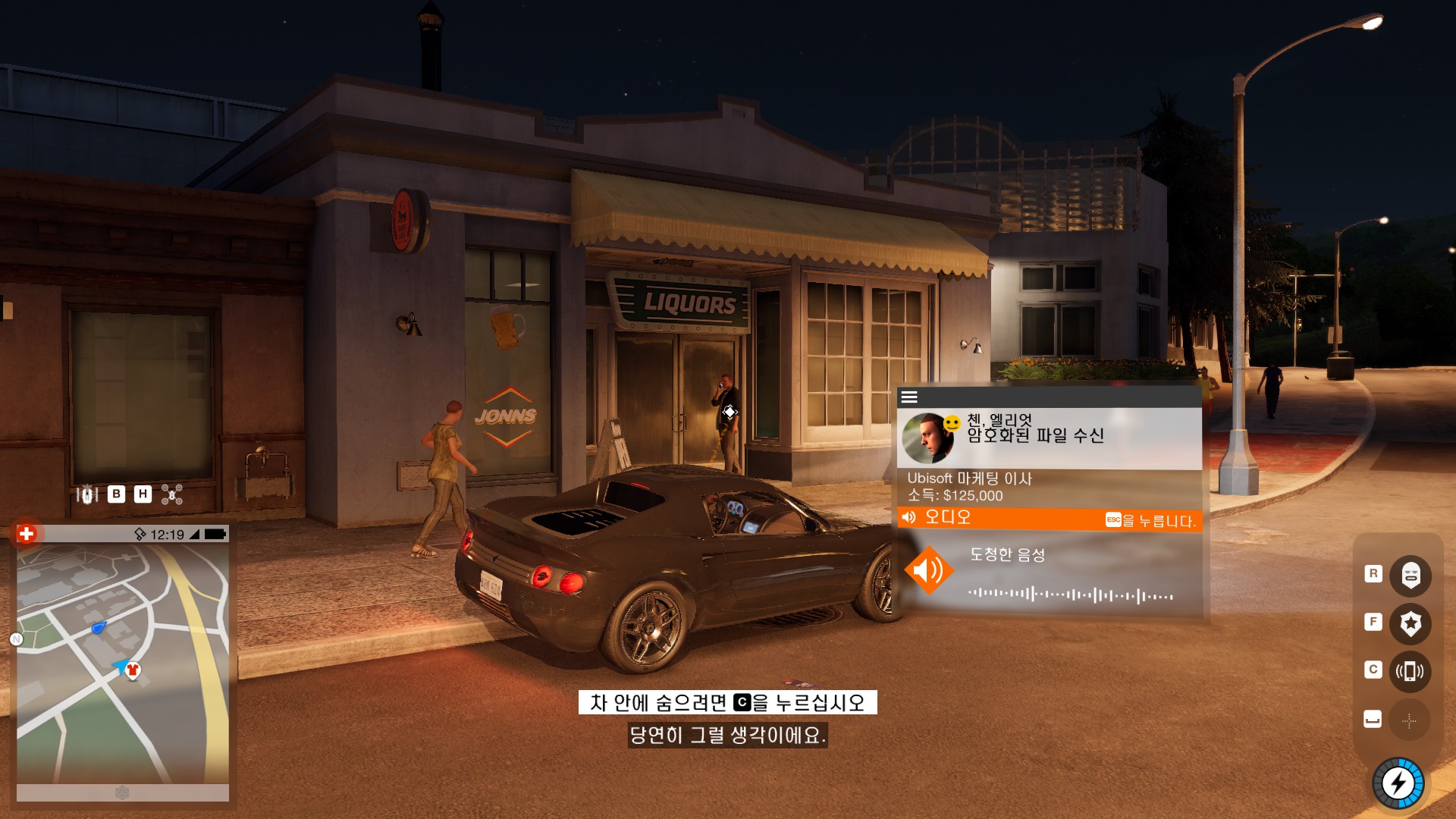This screenshot has height=819, width=1456.
Task: Choose the masked gang attack hack
Action: pos(1410,575)
